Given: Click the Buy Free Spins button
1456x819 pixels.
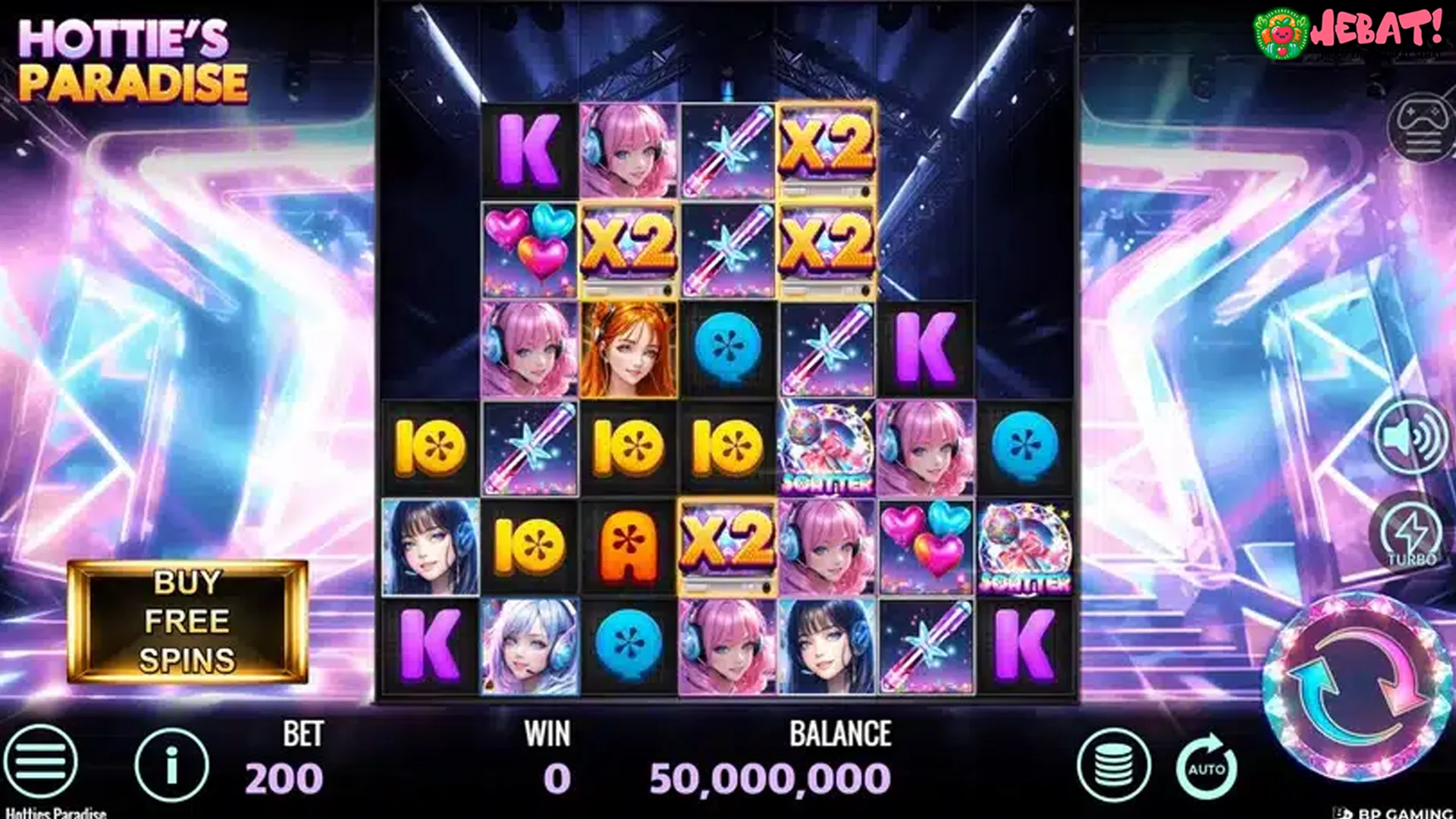Looking at the screenshot, I should click(187, 621).
